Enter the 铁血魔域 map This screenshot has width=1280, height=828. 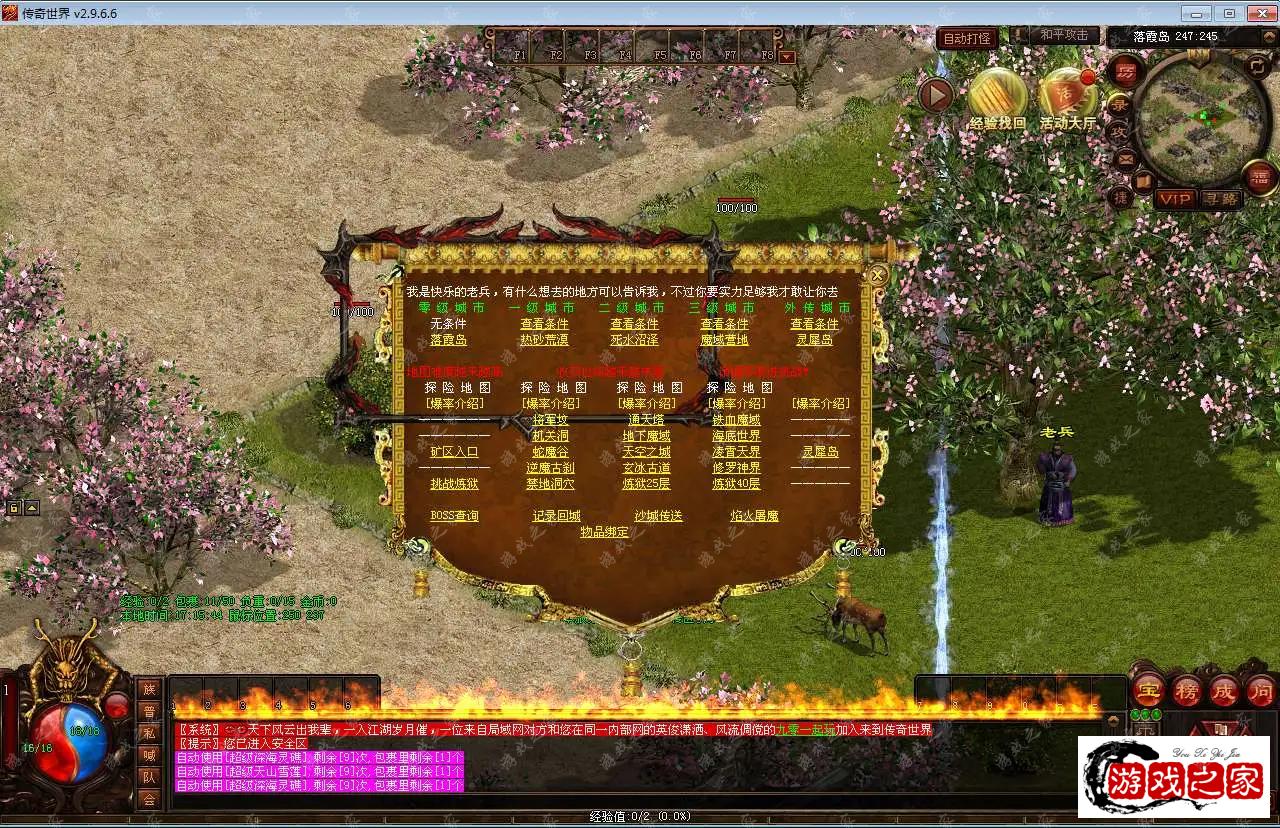pyautogui.click(x=736, y=420)
